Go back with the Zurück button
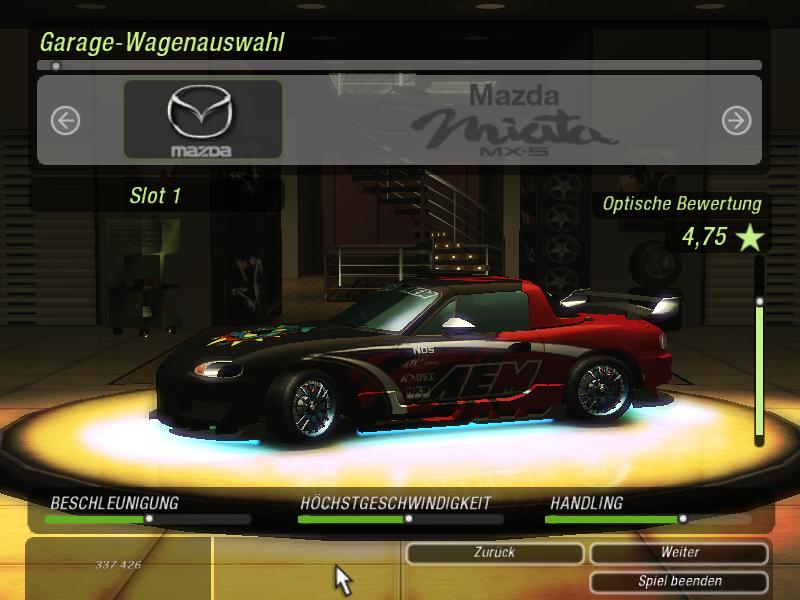Image resolution: width=800 pixels, height=600 pixels. 494,553
